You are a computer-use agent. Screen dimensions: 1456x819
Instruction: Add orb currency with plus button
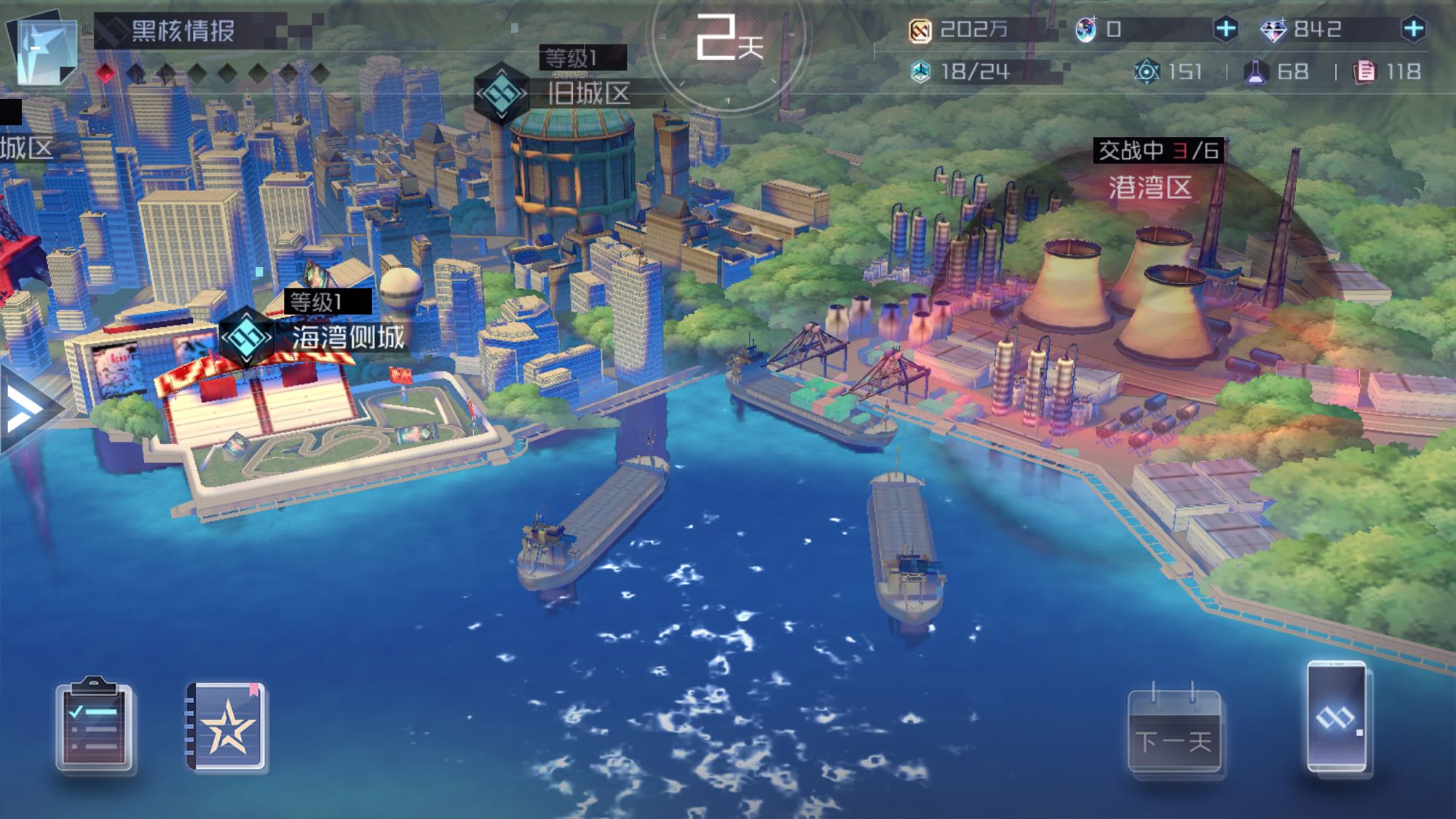[x=1226, y=29]
